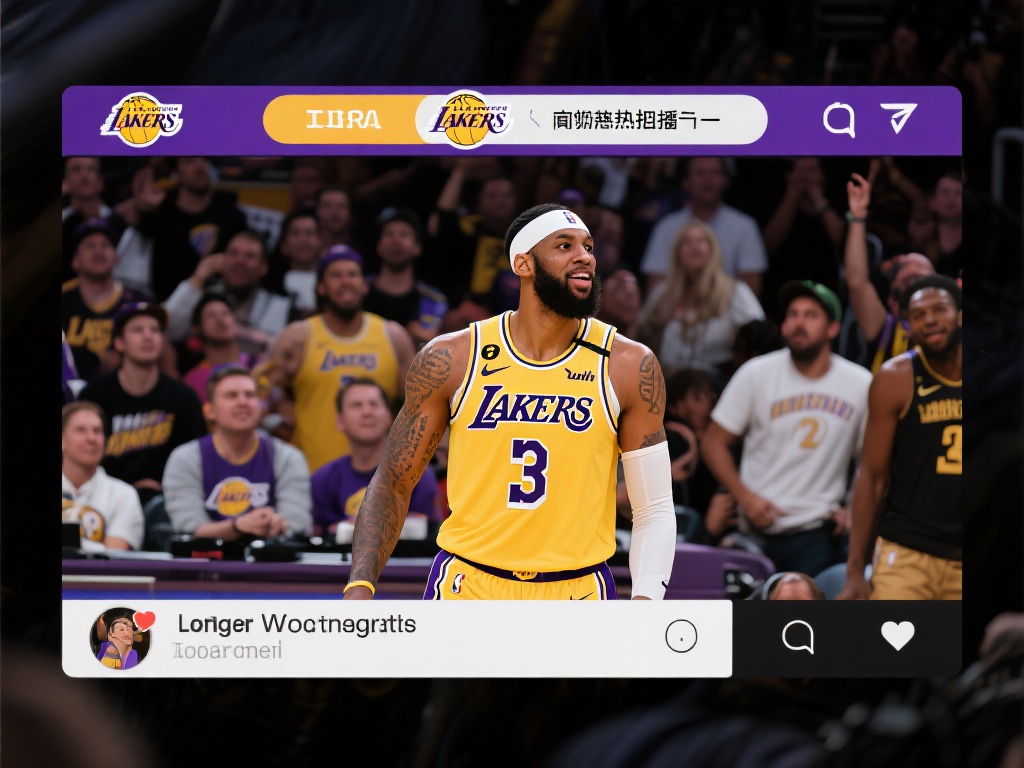The height and width of the screenshot is (768, 1024).
Task: Open the speech bubble icon in purple header
Action: point(839,120)
